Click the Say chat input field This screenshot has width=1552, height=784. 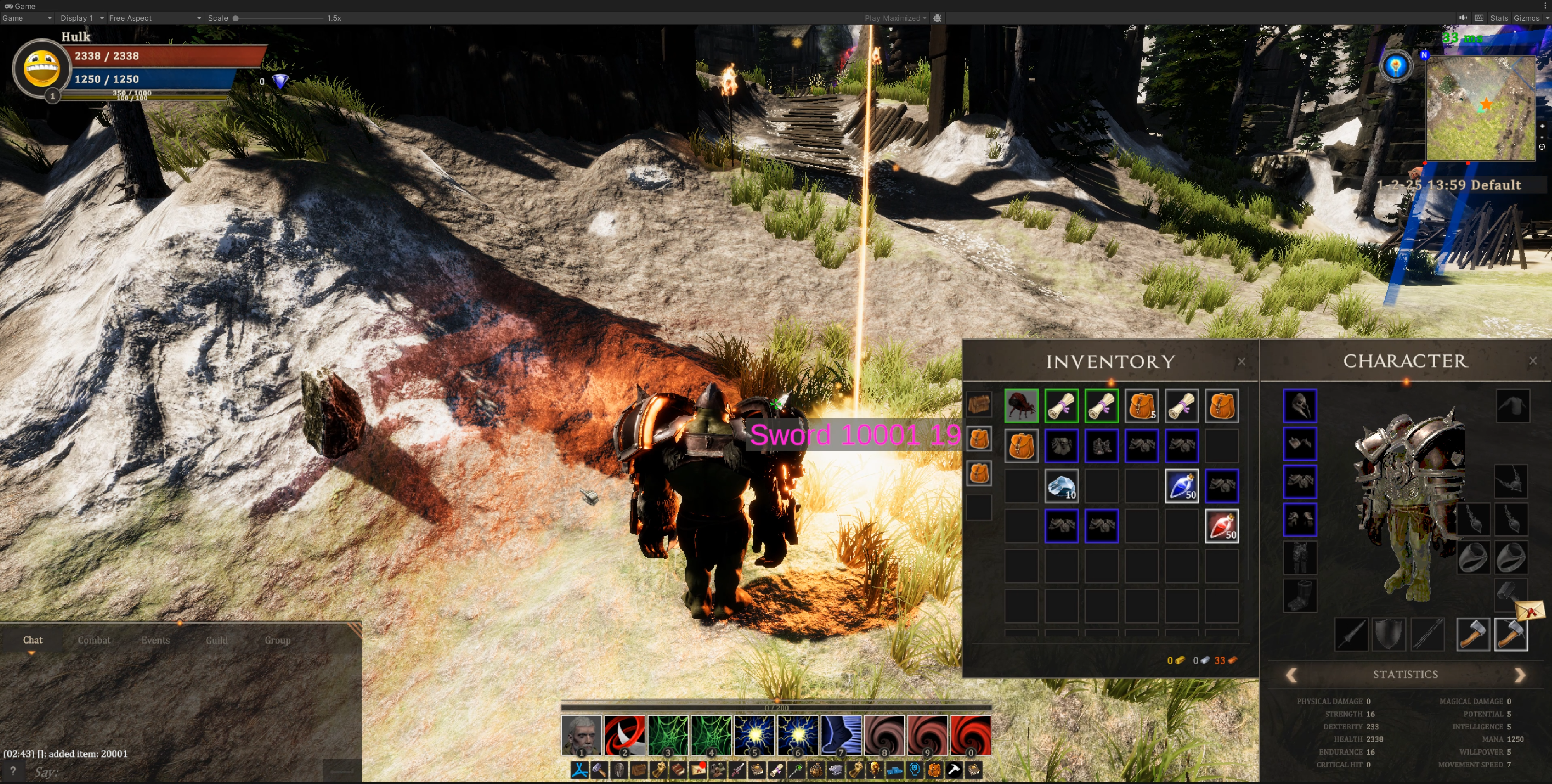tap(175, 771)
